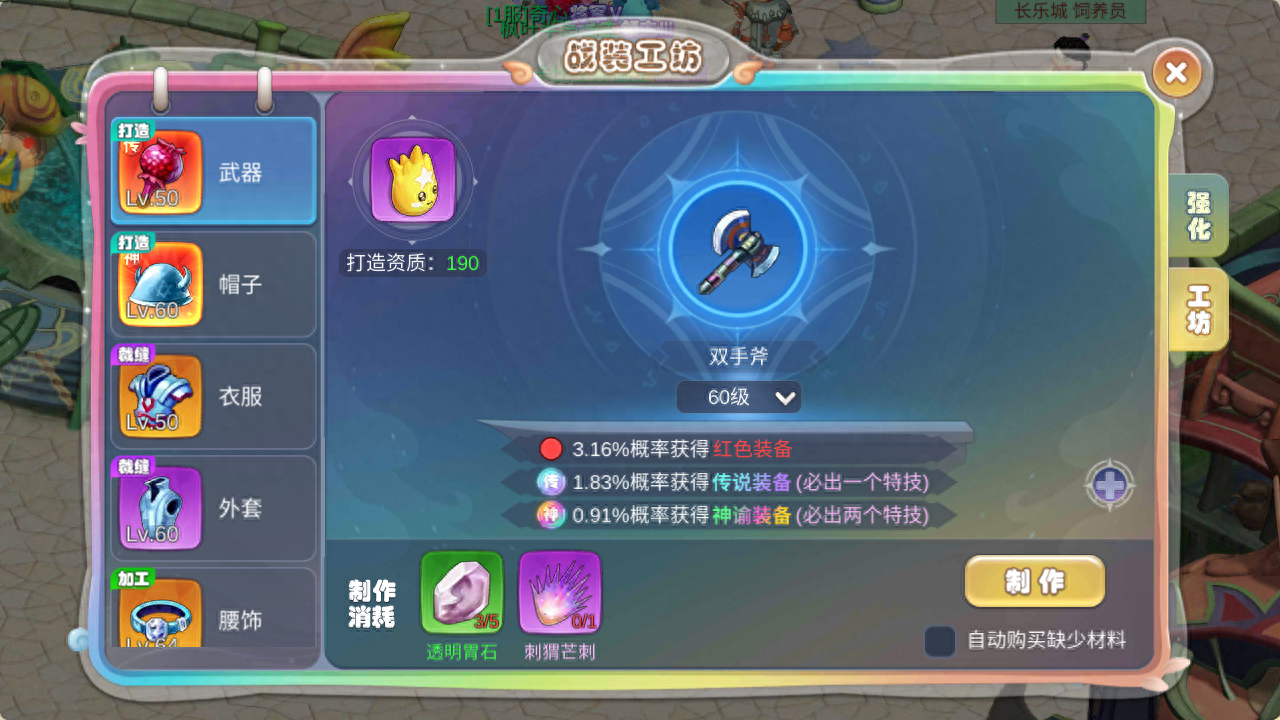Click the 双手斧 axe preview icon
Viewport: 1280px width, 720px height.
pos(739,250)
